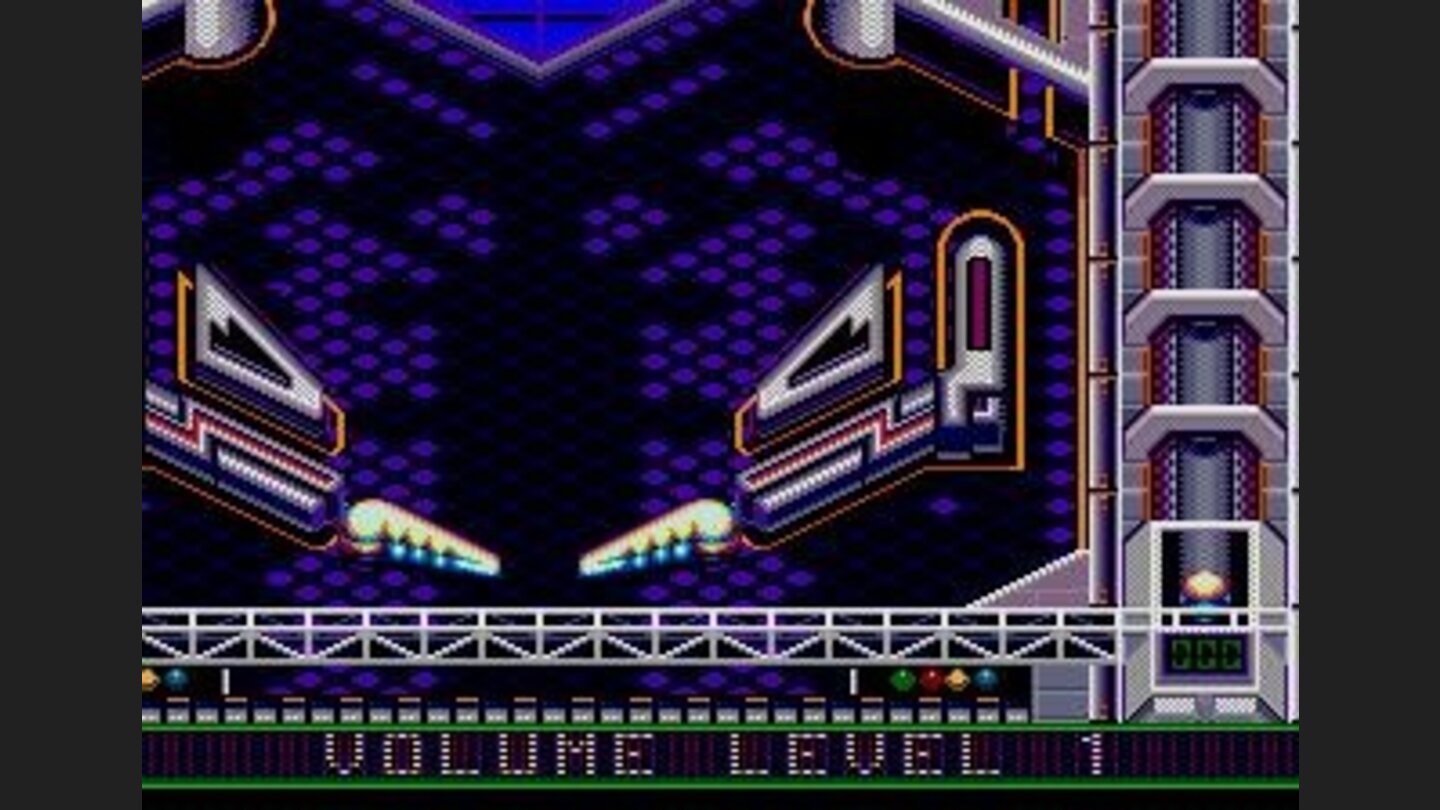Select the green gem indicator icon
Viewport: 1440px width, 810px height.
click(901, 678)
